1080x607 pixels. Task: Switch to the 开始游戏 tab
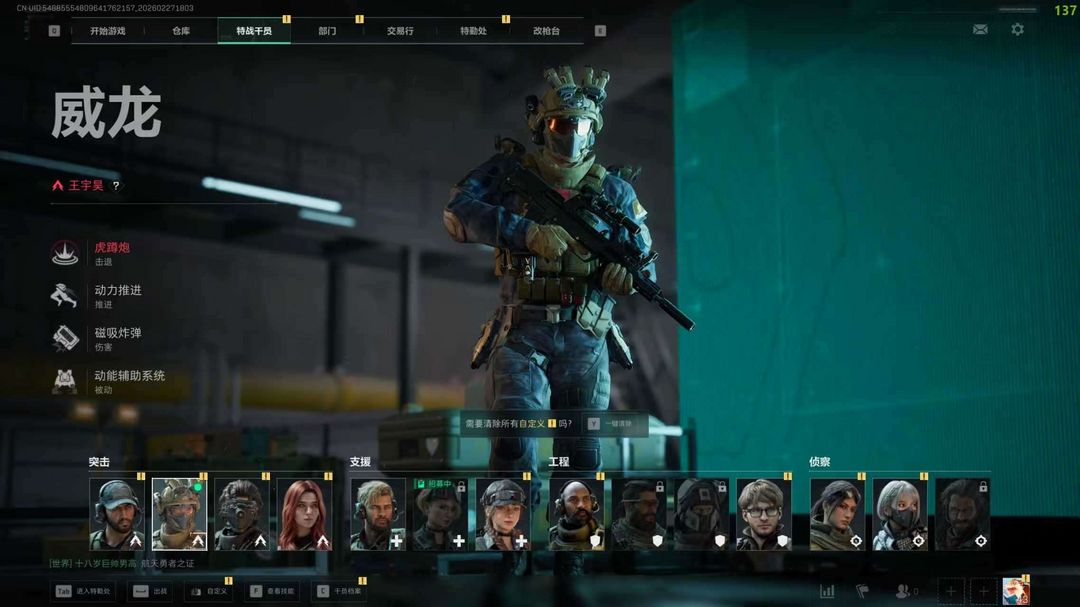[x=107, y=31]
